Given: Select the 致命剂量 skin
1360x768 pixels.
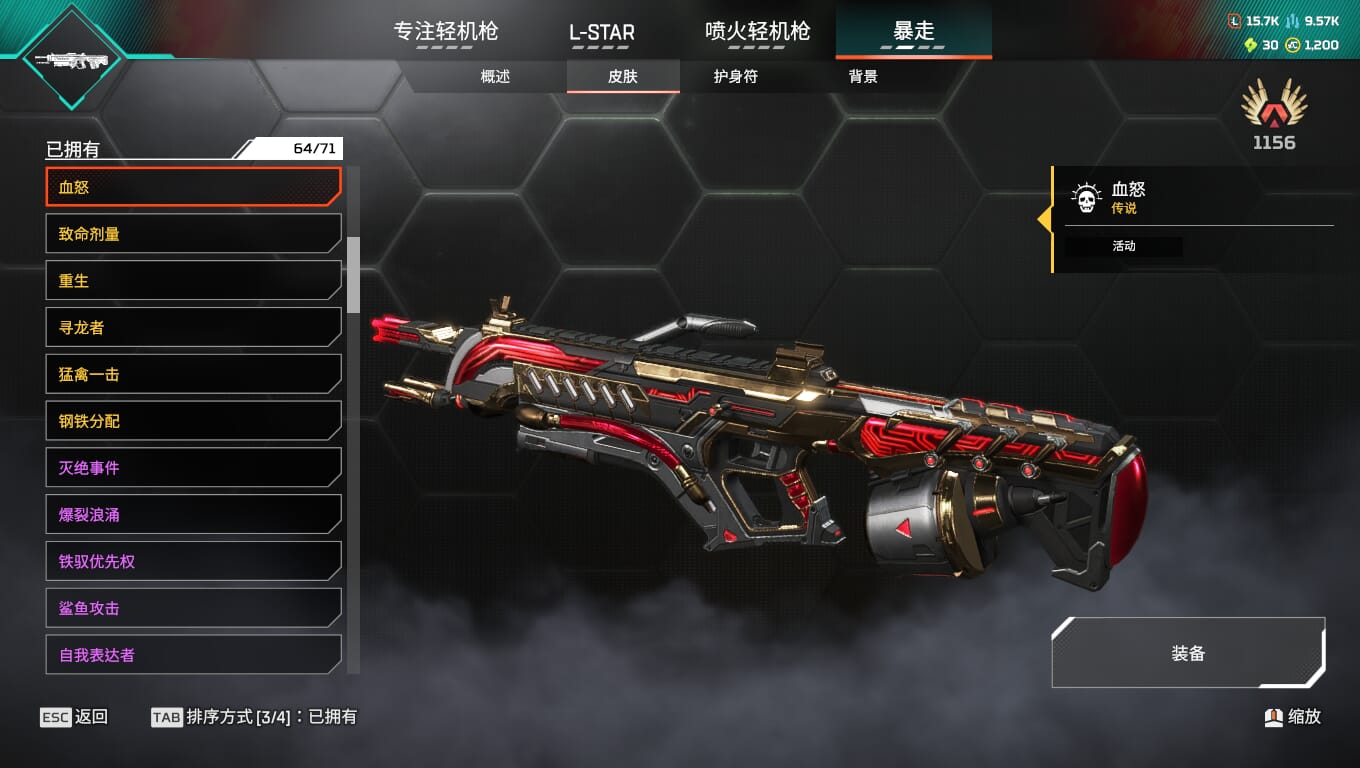Looking at the screenshot, I should pyautogui.click(x=193, y=234).
